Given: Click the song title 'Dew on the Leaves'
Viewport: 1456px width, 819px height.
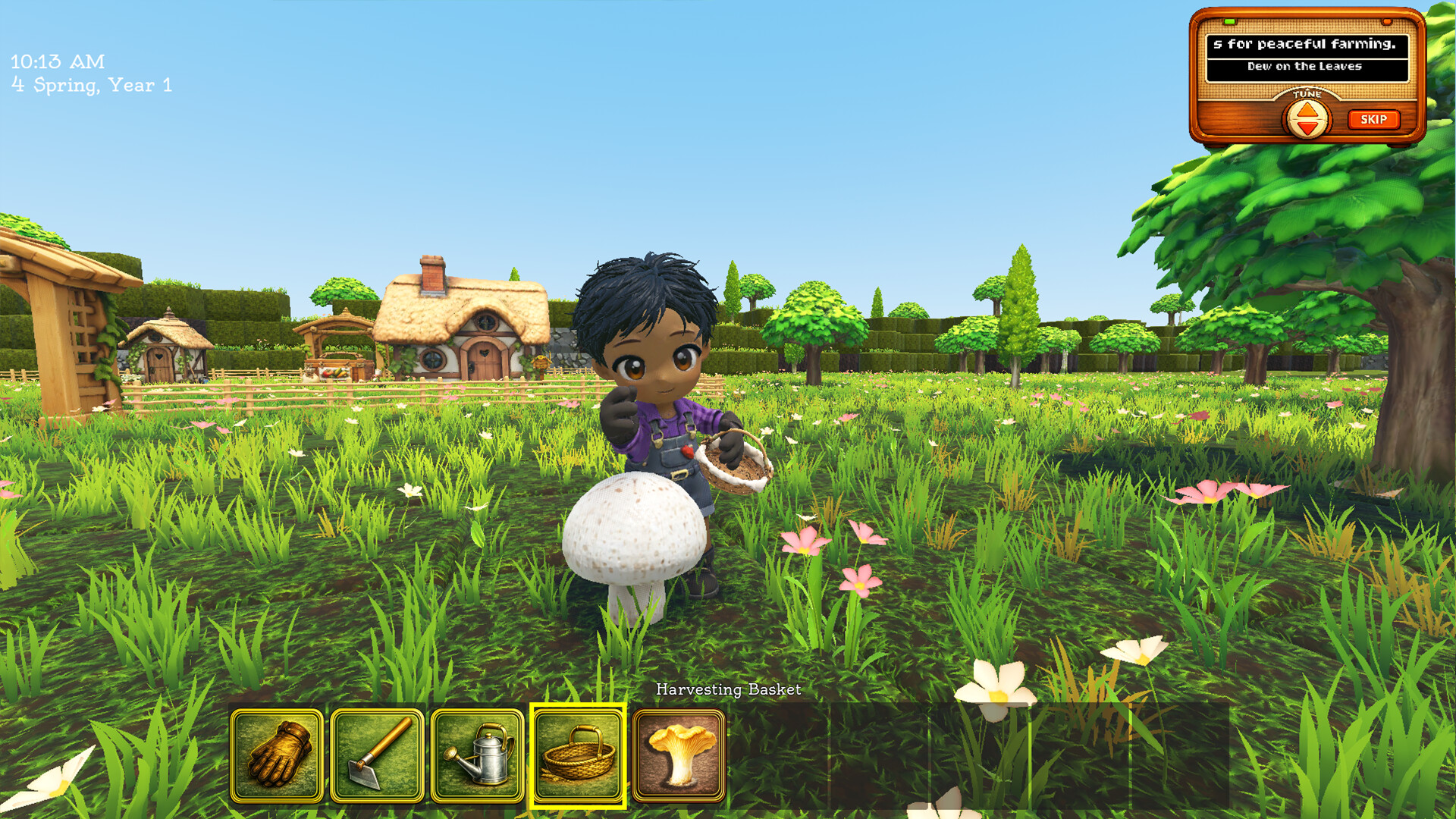Looking at the screenshot, I should [x=1304, y=66].
